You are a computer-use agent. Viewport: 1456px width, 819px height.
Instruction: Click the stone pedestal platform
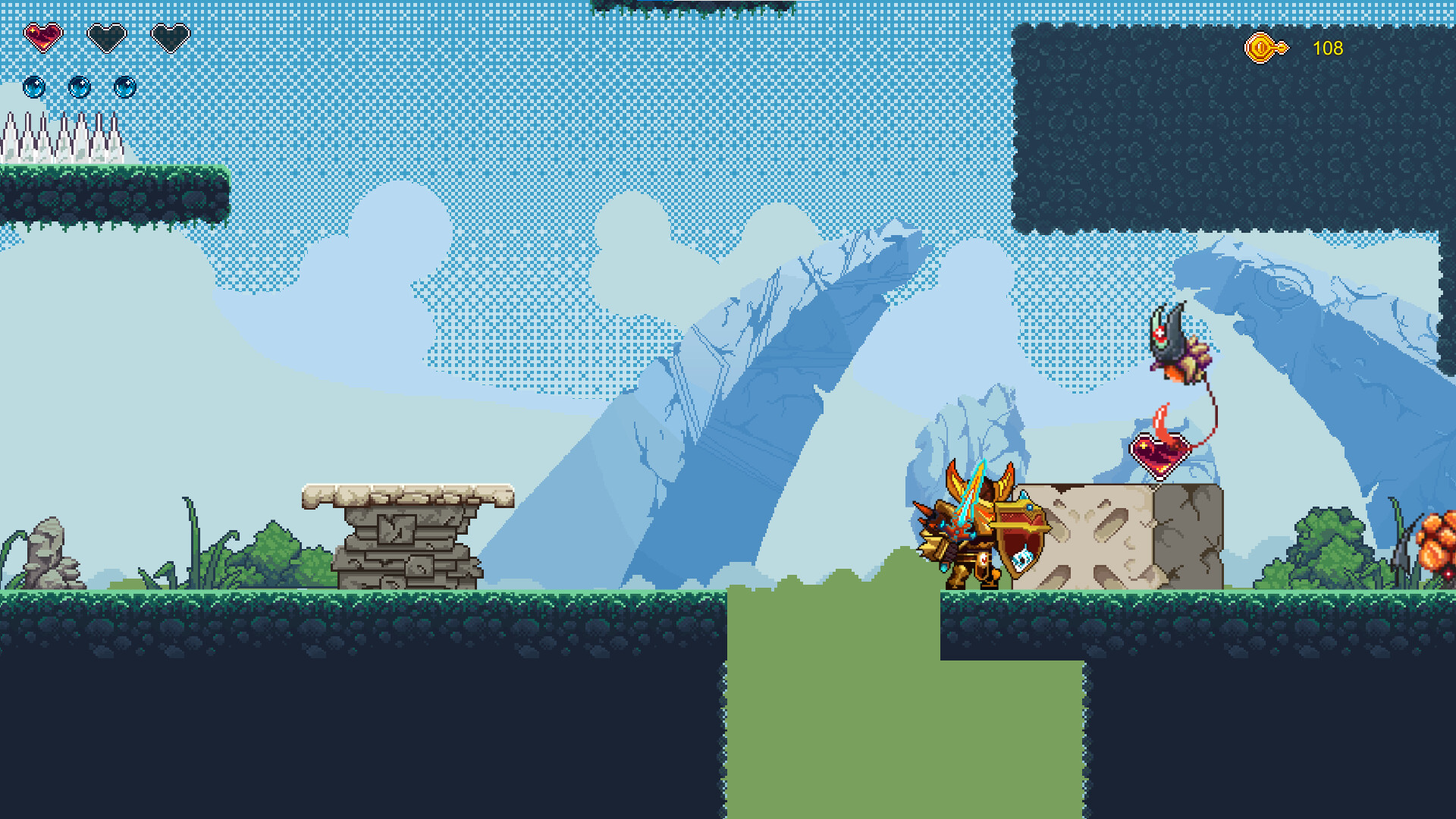(x=406, y=531)
